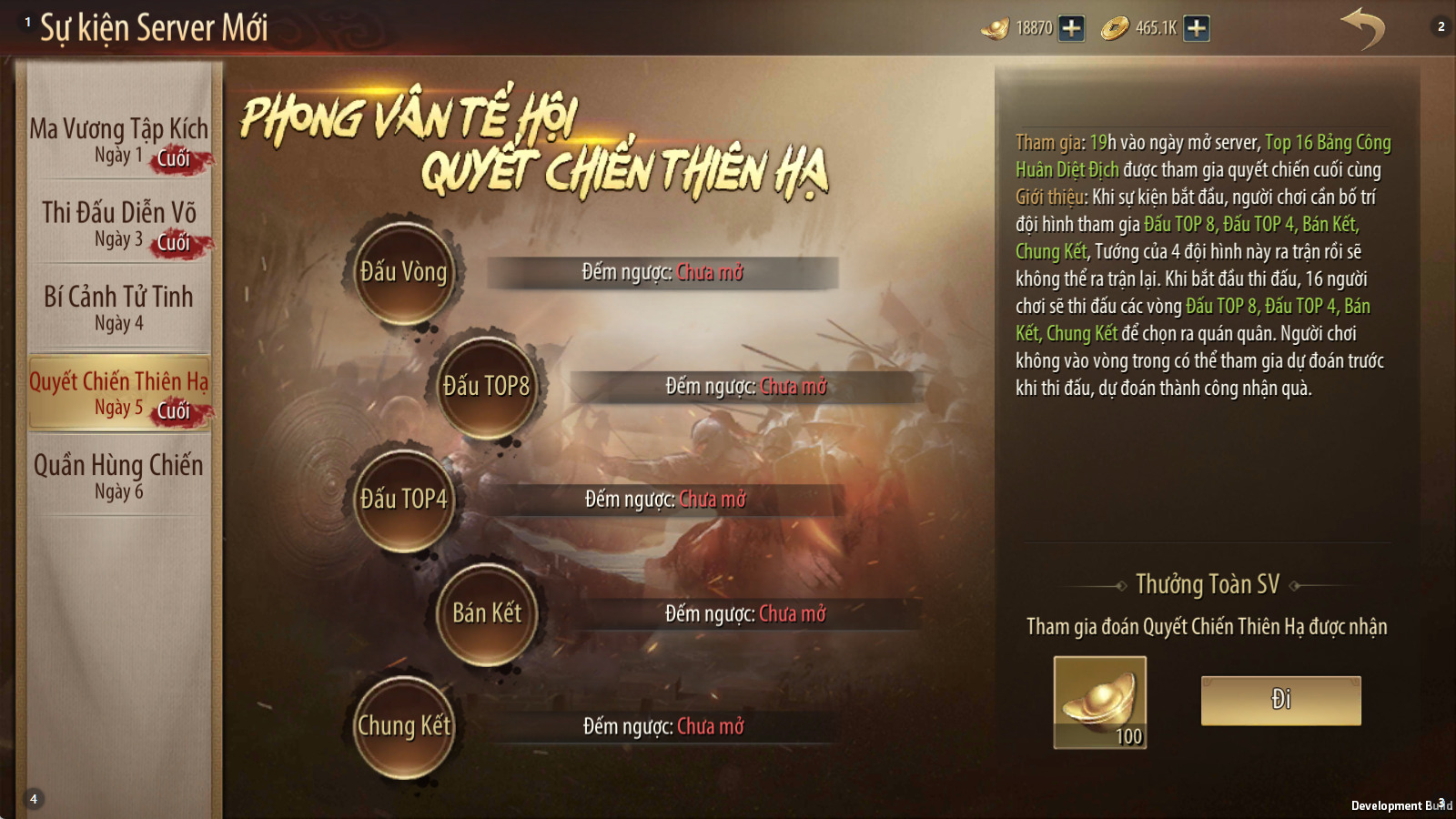Go back using the return arrow
The height and width of the screenshot is (819, 1456).
tap(1361, 28)
